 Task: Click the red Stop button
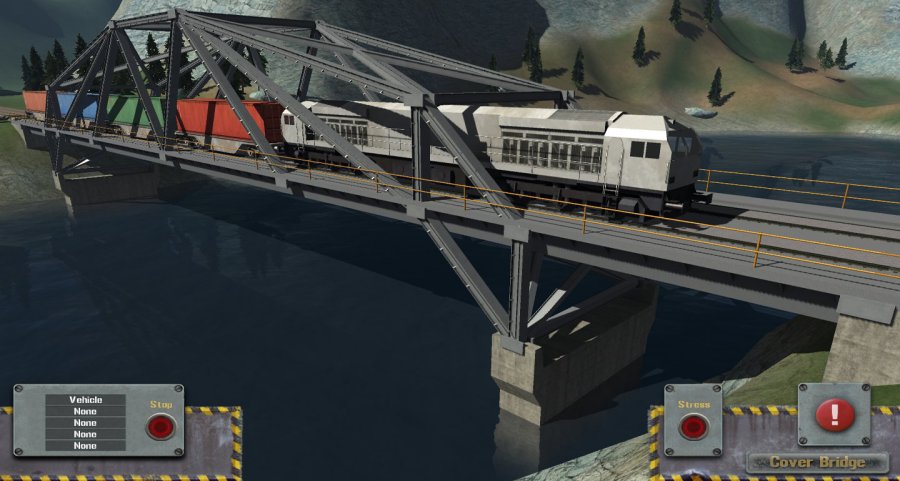pyautogui.click(x=160, y=427)
